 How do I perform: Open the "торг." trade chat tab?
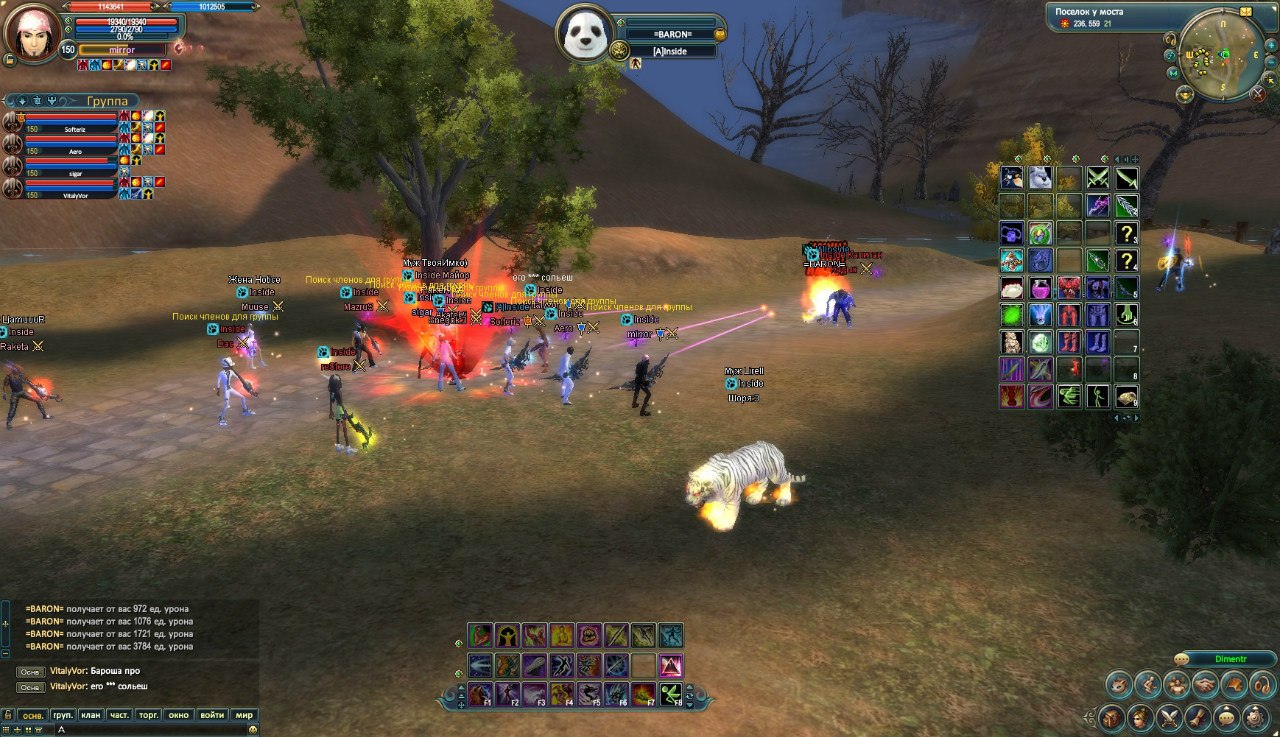[149, 715]
